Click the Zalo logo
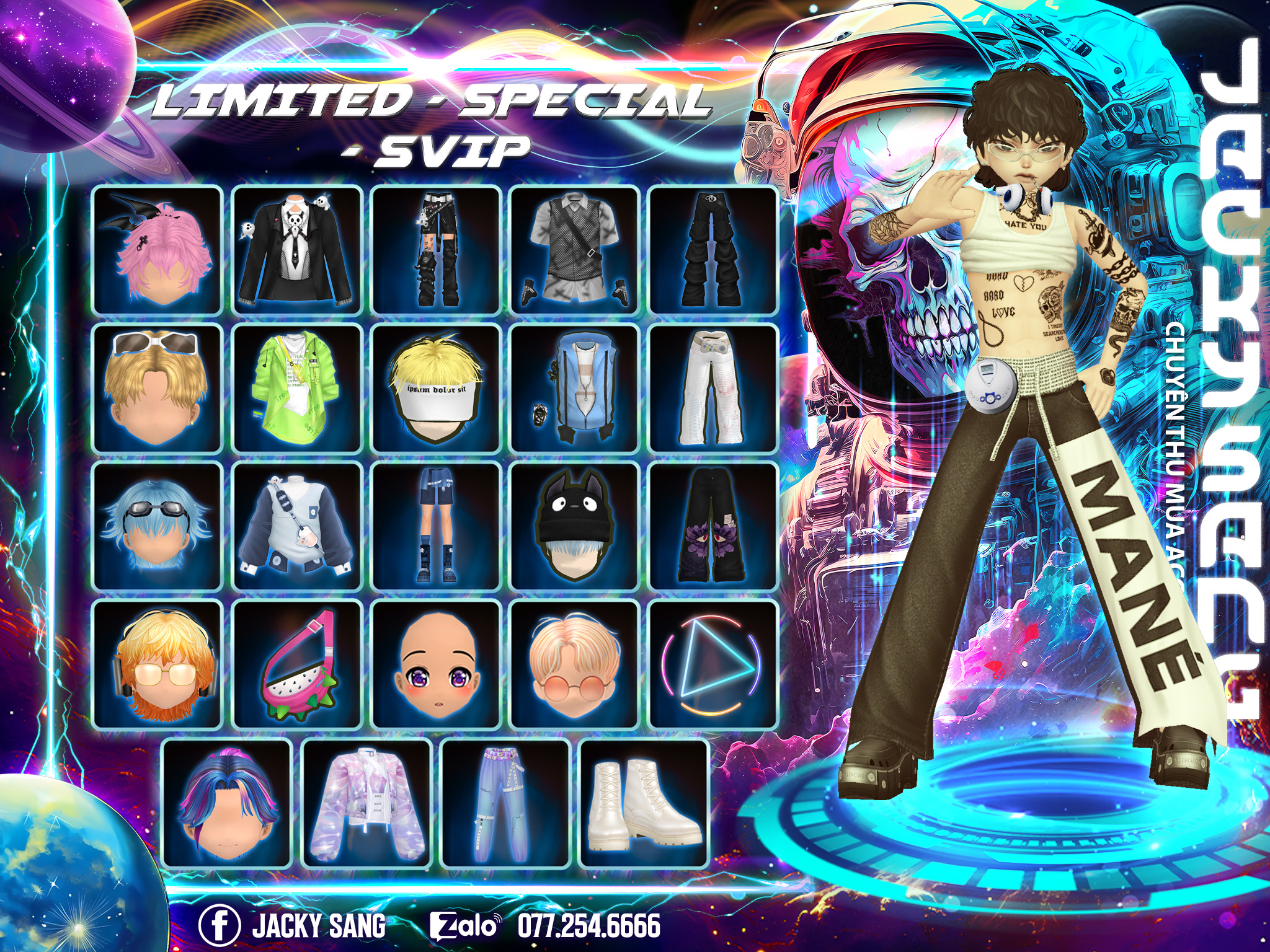This screenshot has height=952, width=1270. click(465, 926)
